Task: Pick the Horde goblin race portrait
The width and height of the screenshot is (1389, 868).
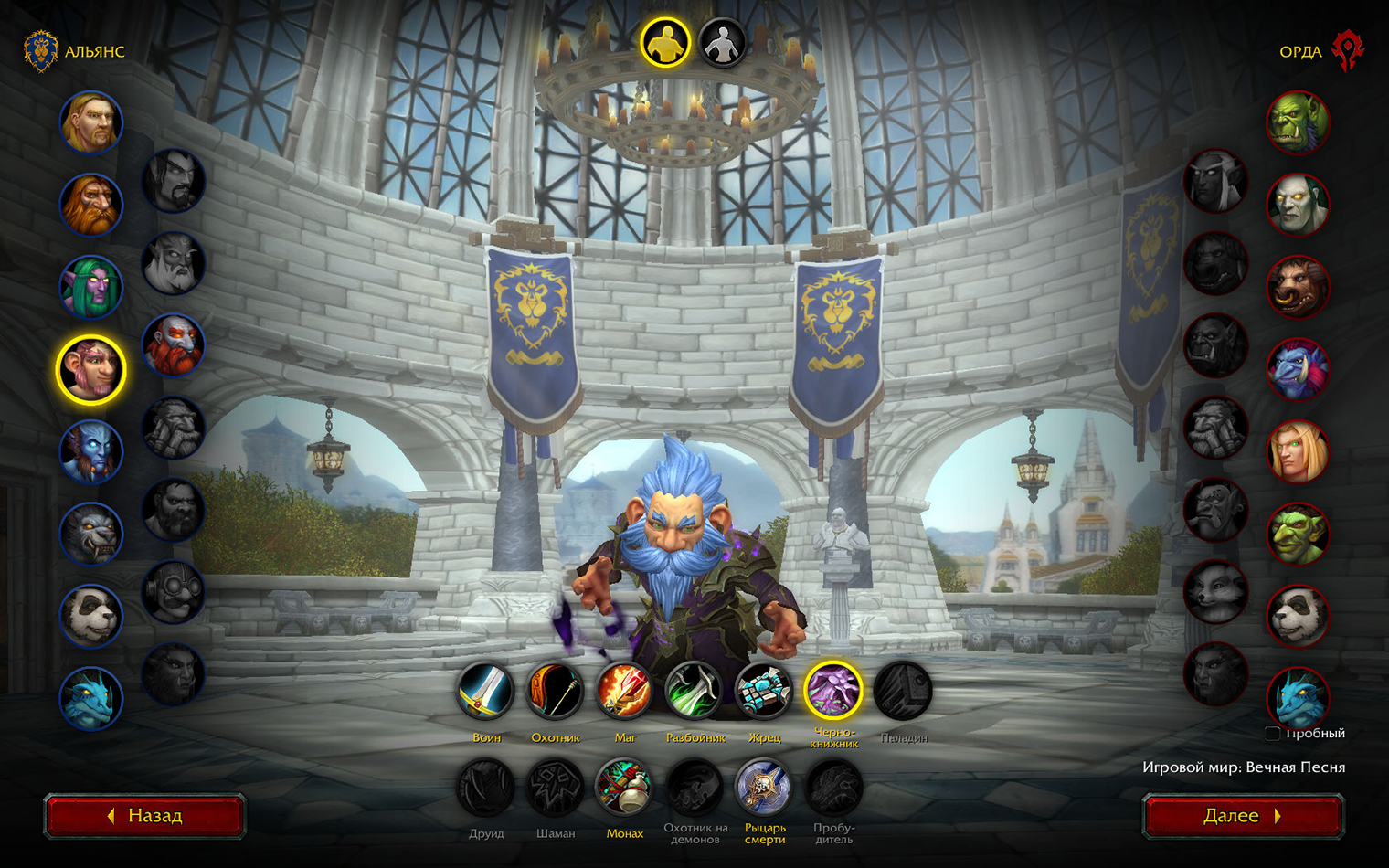Action: coord(1298,534)
